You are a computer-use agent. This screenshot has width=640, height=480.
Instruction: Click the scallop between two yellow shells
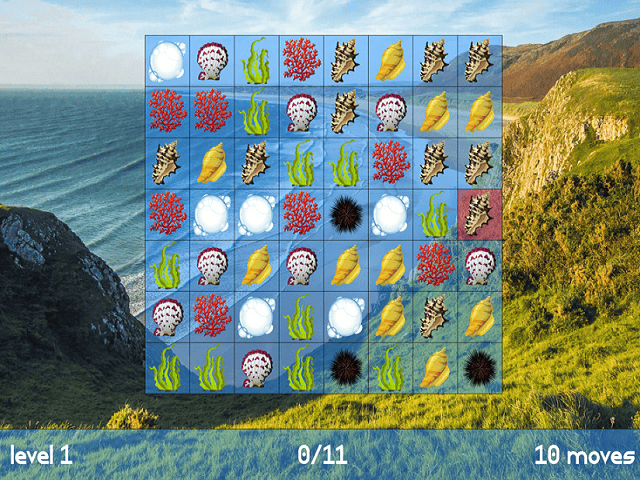(301, 265)
